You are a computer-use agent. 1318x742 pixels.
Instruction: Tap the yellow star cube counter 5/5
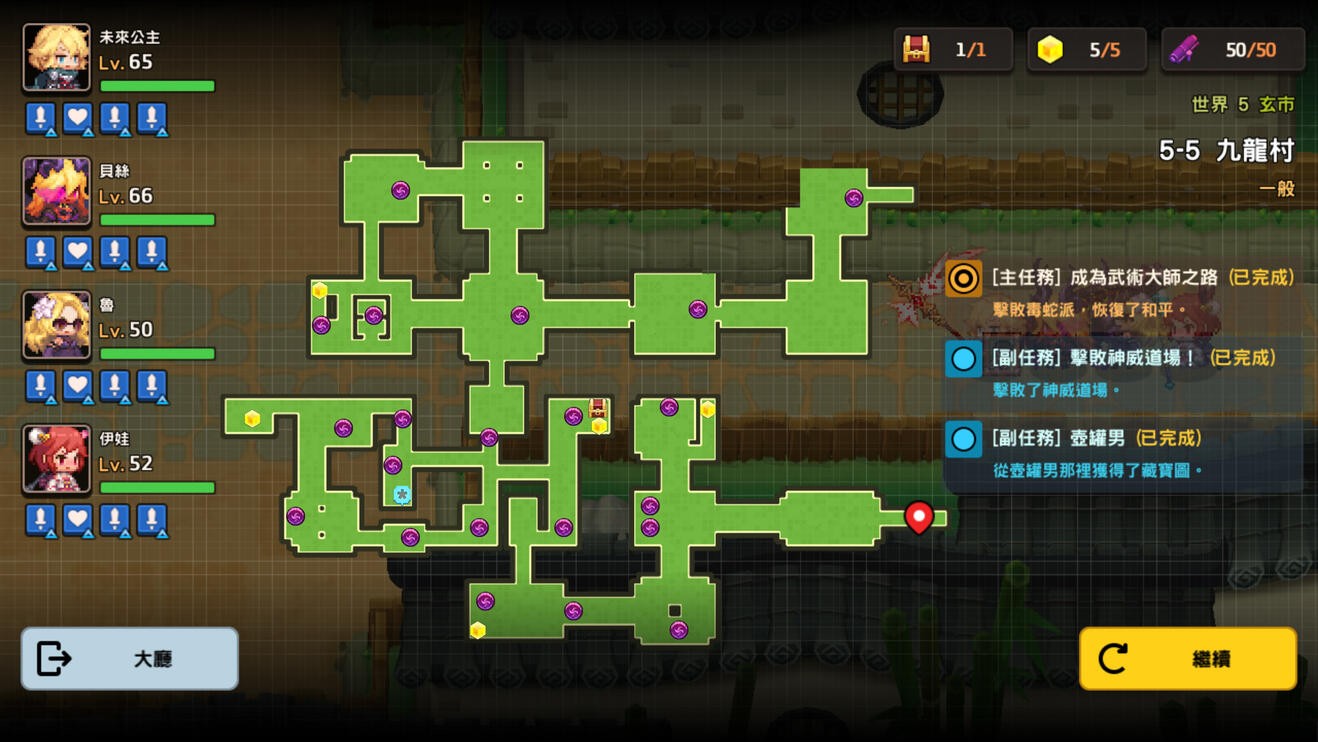coord(1087,49)
